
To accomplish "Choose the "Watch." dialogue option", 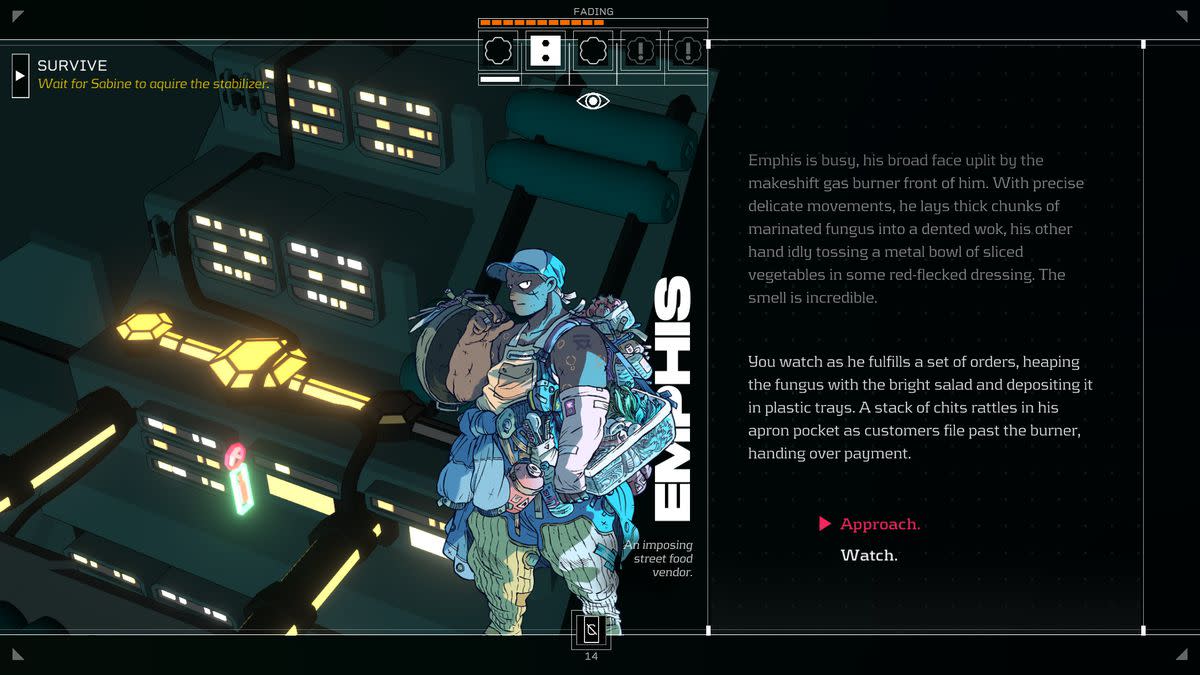I will pyautogui.click(x=868, y=555).
